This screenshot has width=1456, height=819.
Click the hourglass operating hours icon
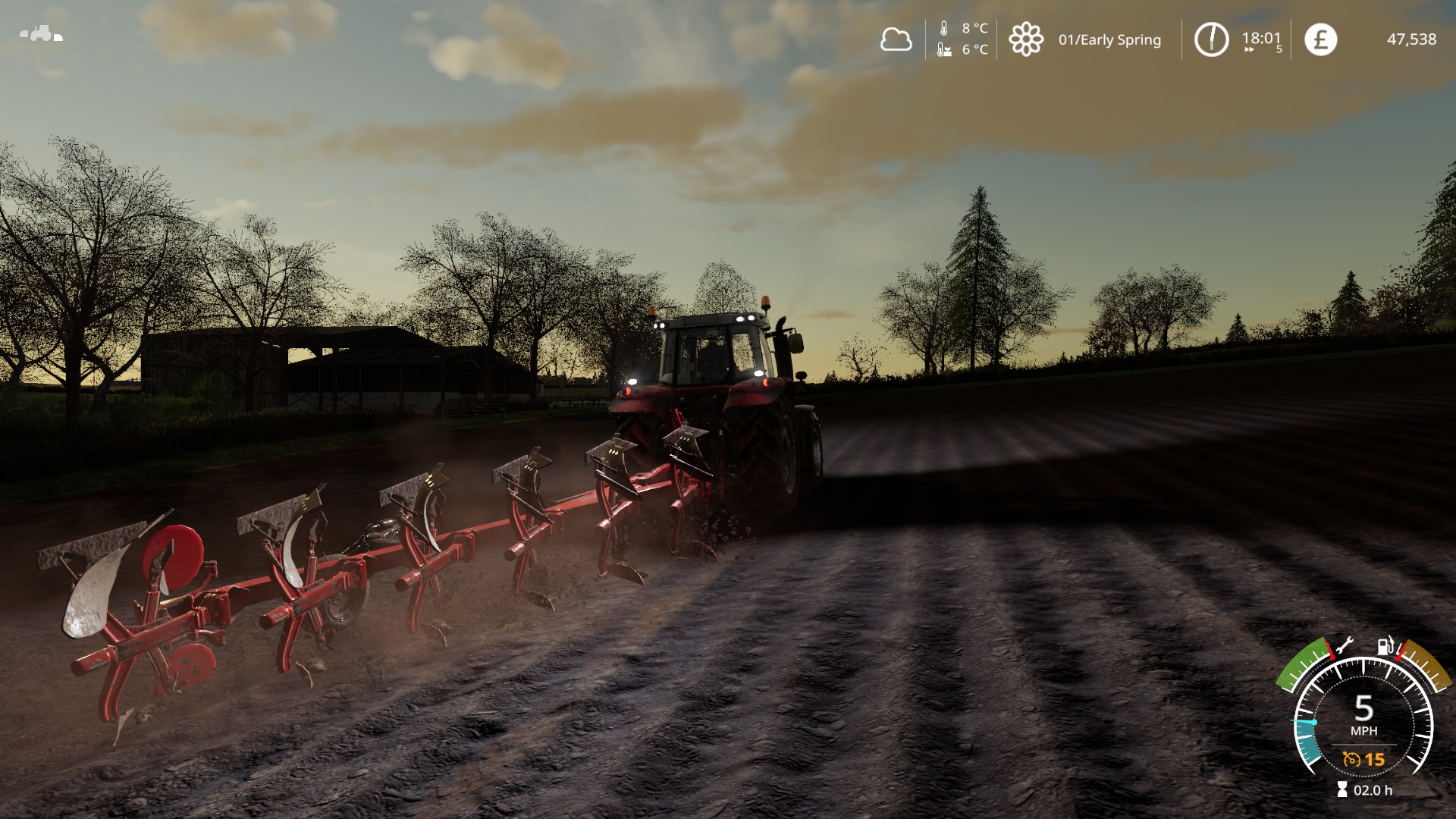click(1342, 790)
